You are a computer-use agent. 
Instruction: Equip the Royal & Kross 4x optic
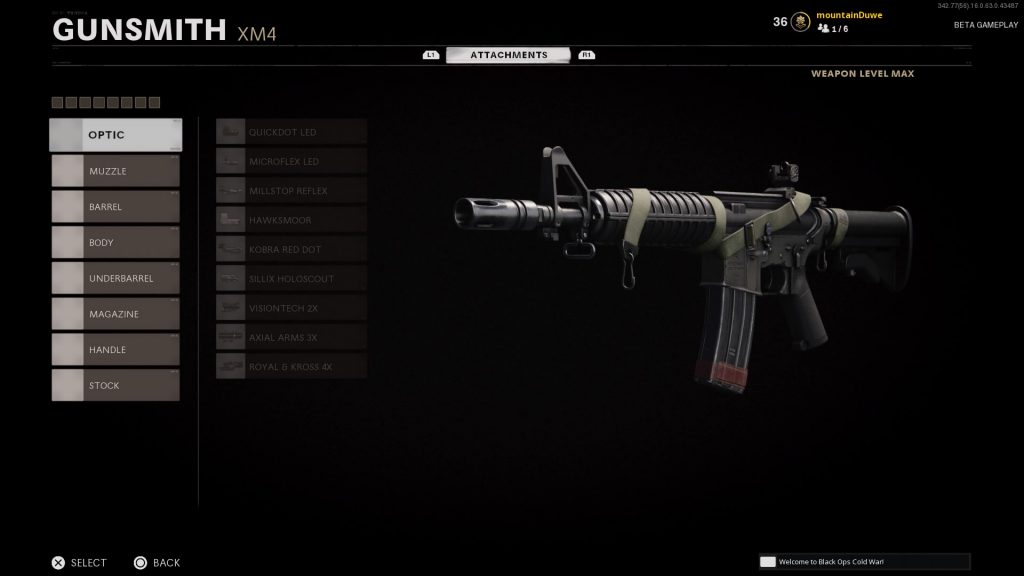[x=291, y=366]
